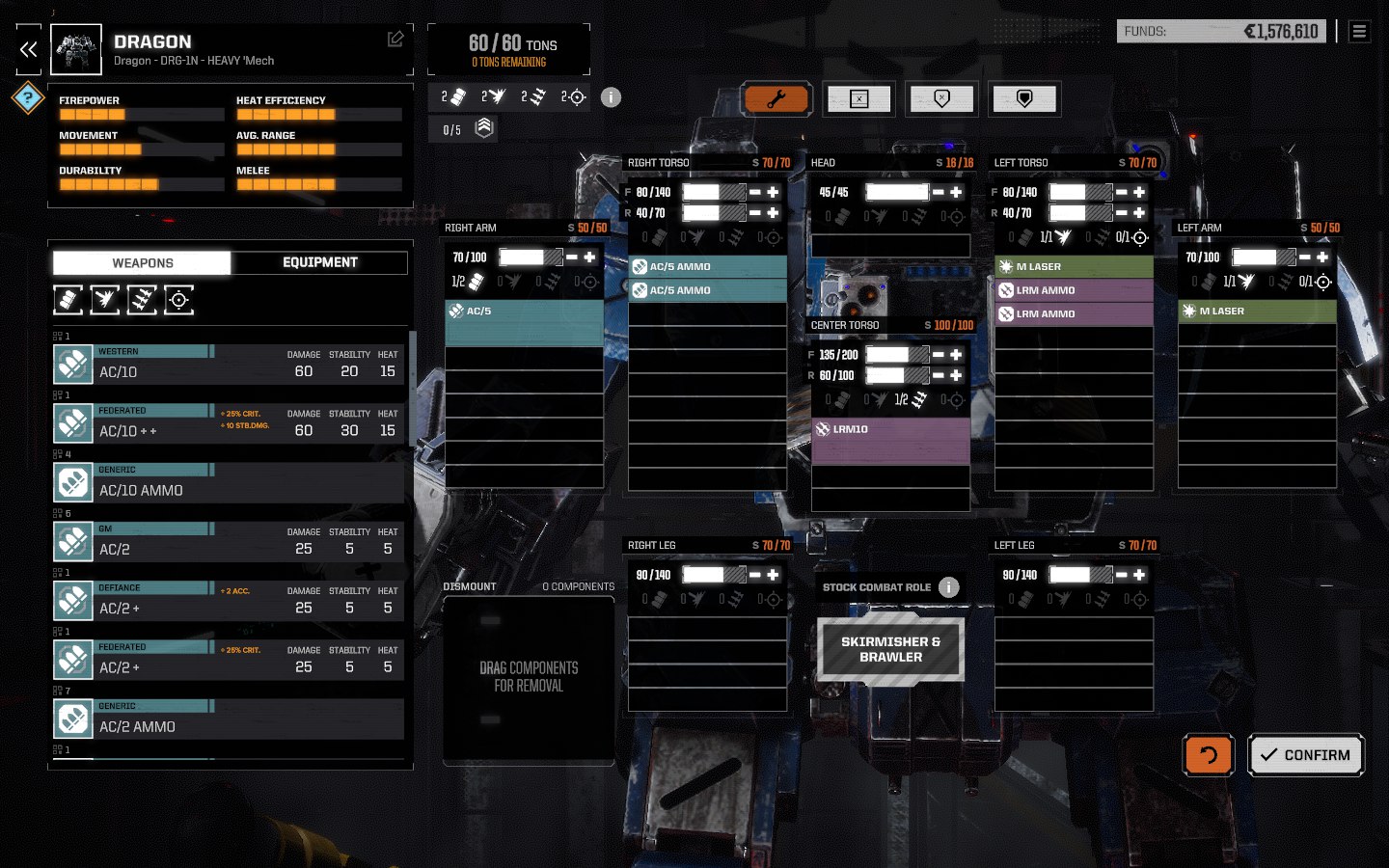Decrease right leg armor with minus button

tap(755, 575)
